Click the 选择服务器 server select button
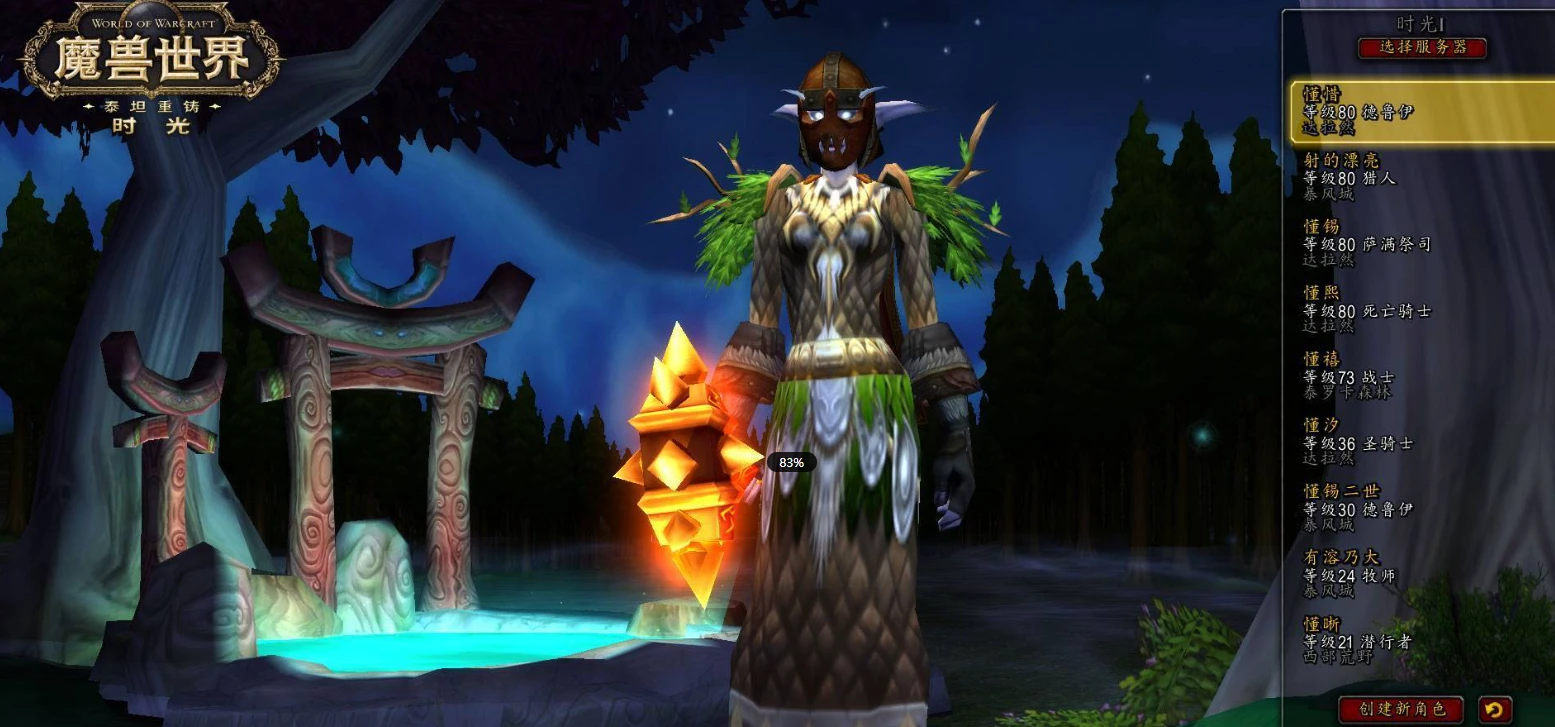The image size is (1555, 727). tap(1422, 47)
